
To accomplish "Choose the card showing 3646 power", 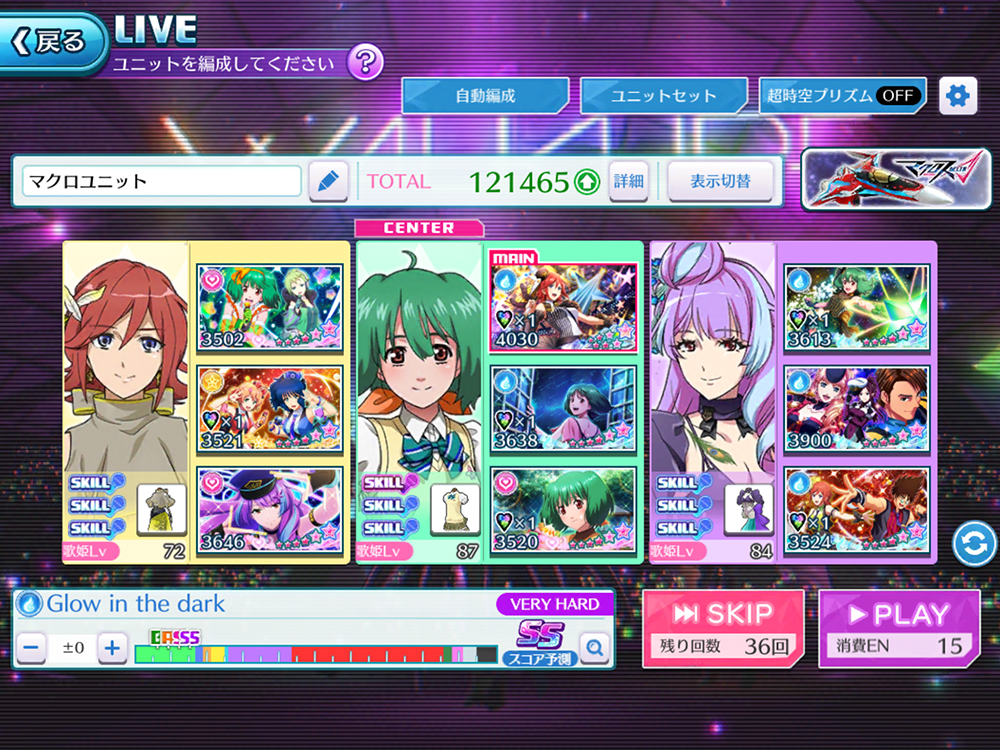I will click(269, 510).
